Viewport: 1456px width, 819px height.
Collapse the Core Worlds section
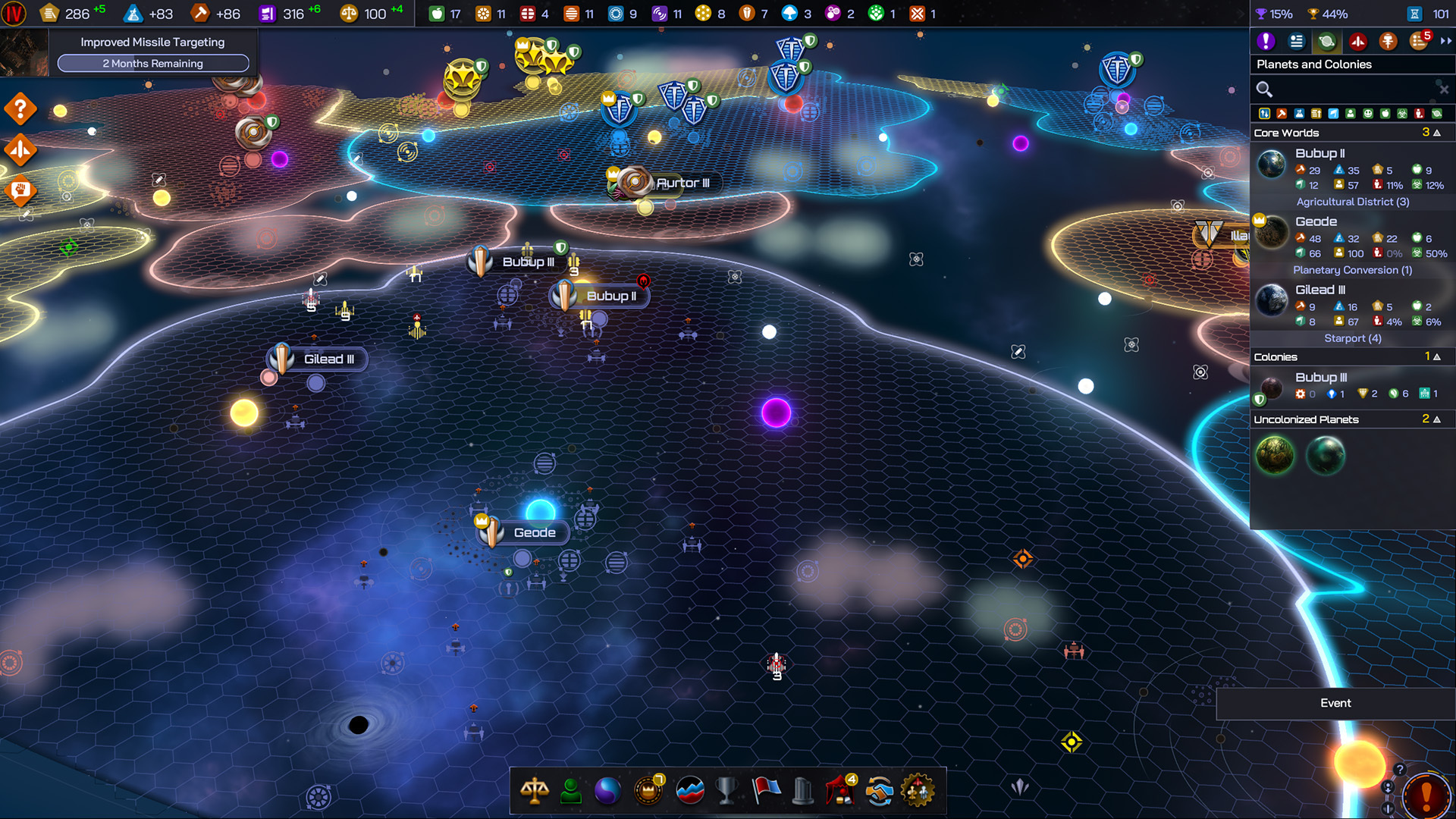click(1436, 133)
